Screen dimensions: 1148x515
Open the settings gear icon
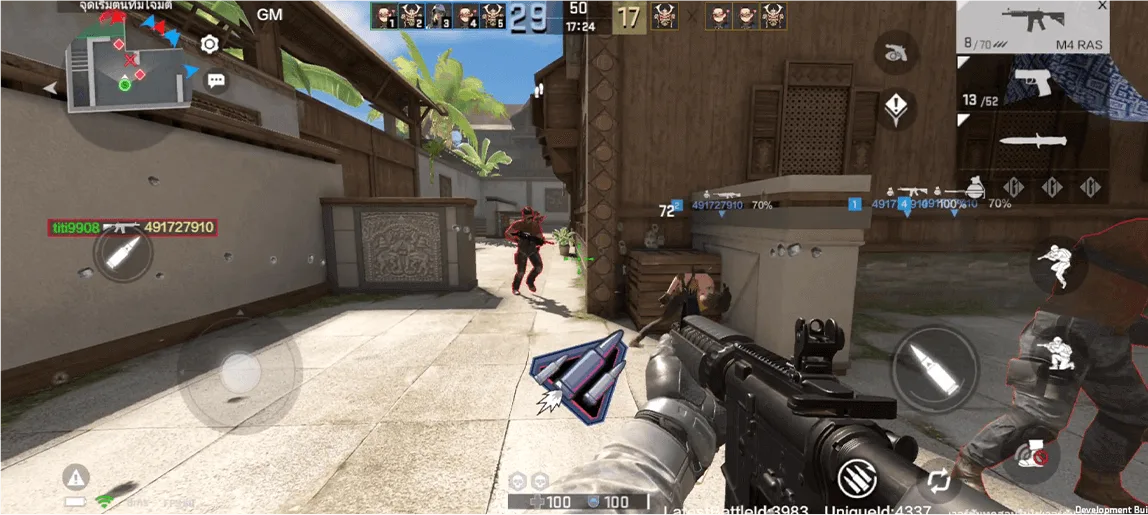(x=209, y=44)
